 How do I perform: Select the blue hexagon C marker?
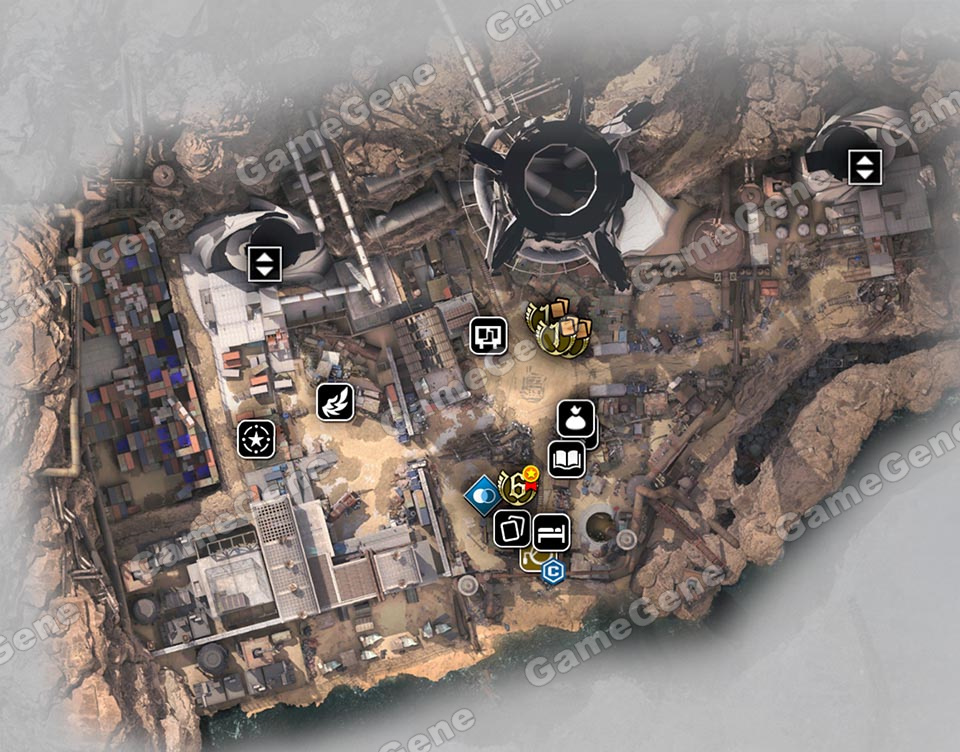[552, 572]
